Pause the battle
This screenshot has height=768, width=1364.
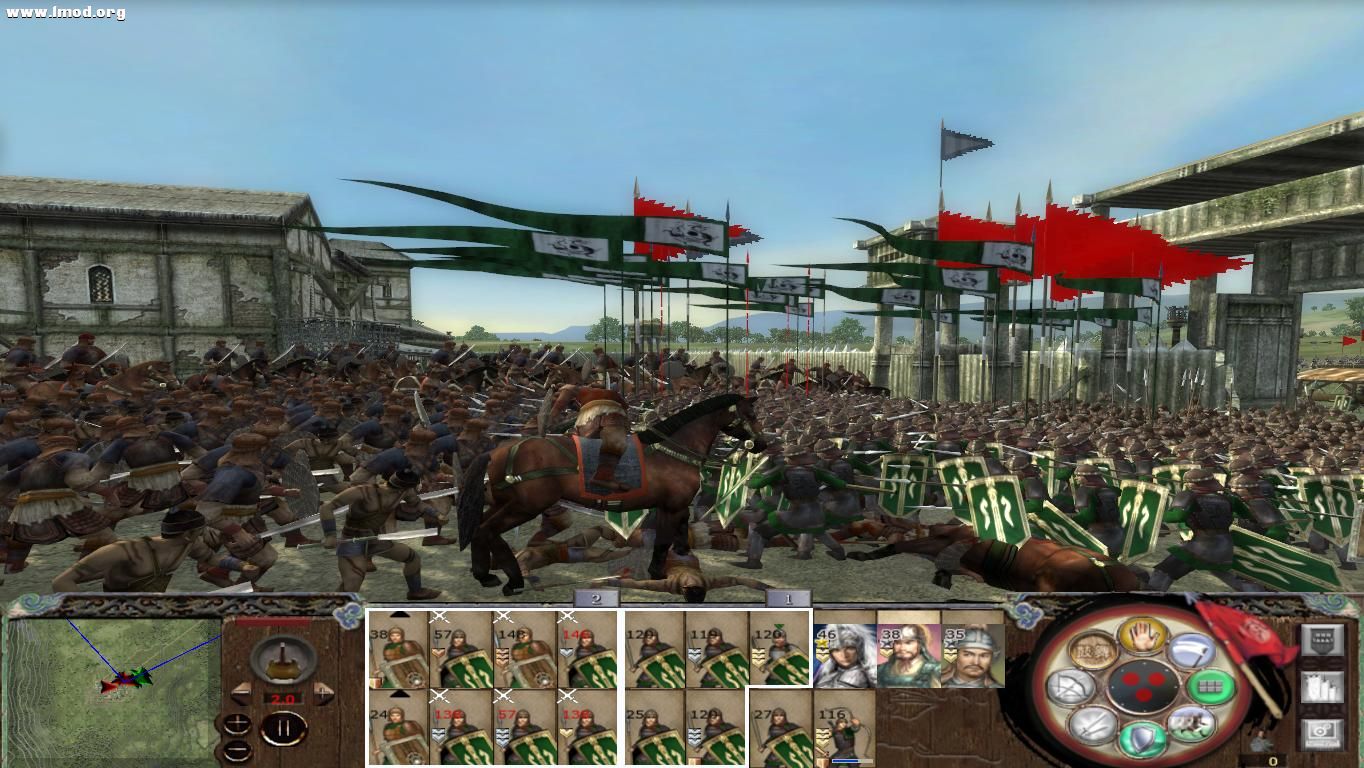[x=284, y=727]
